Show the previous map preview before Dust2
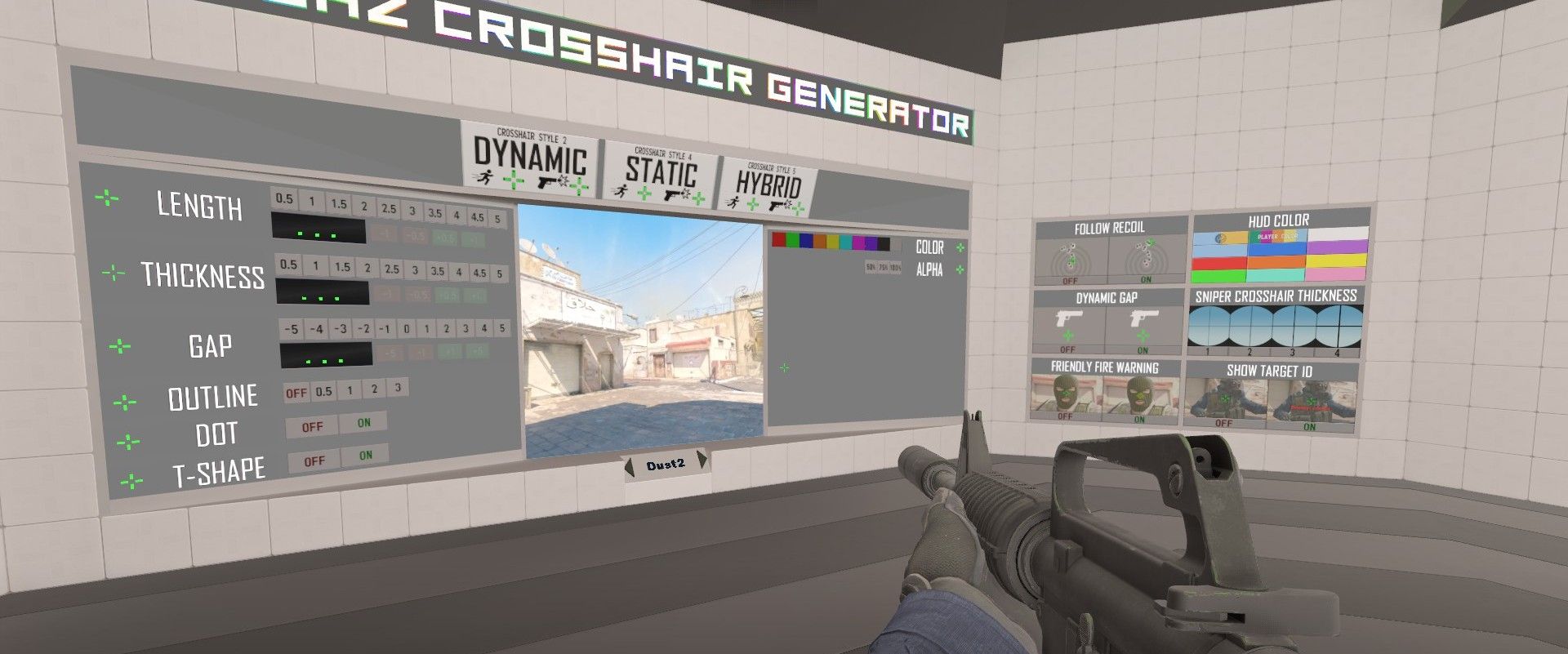Image resolution: width=1568 pixels, height=654 pixels. 630,468
